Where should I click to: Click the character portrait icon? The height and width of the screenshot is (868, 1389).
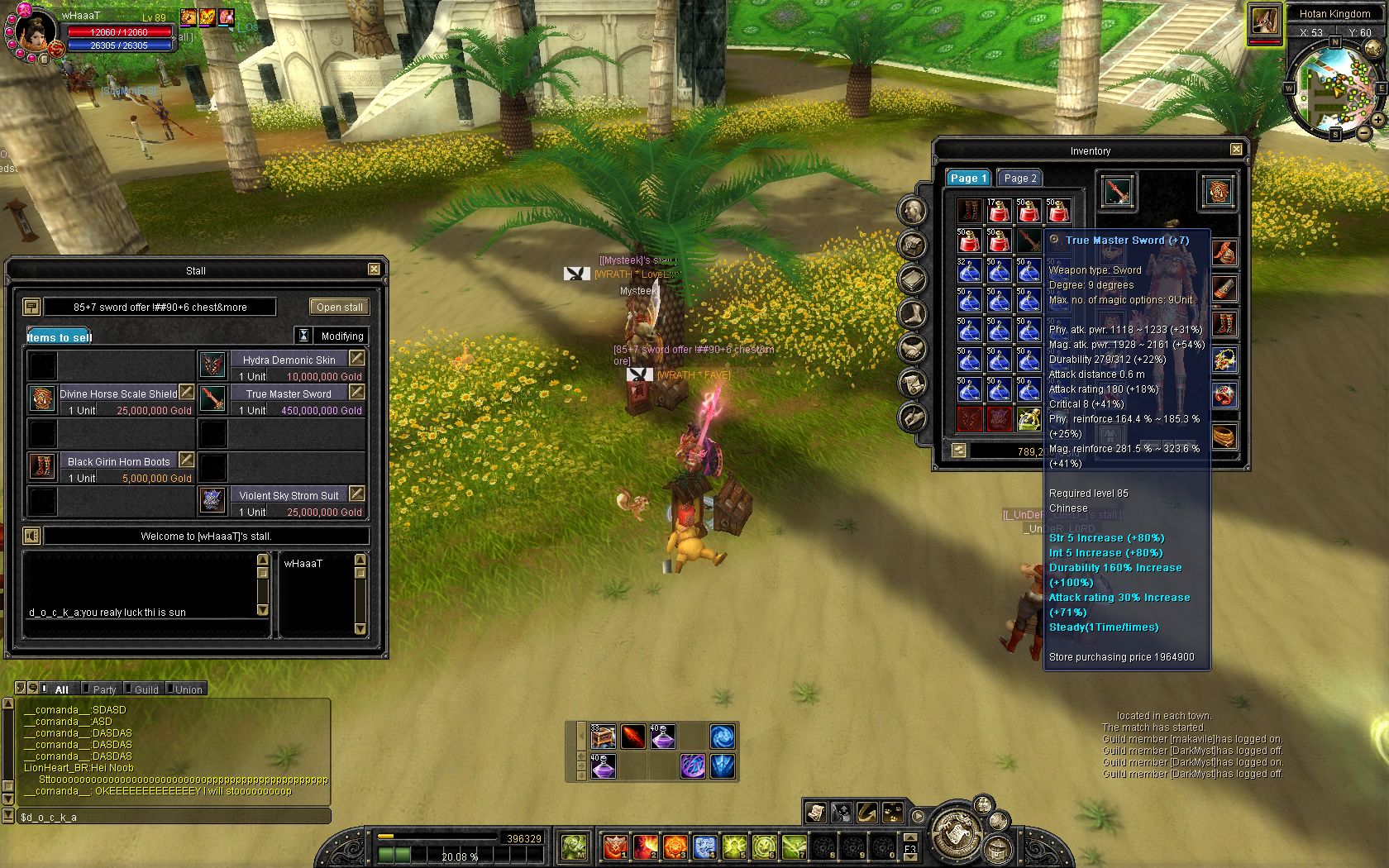[33, 33]
